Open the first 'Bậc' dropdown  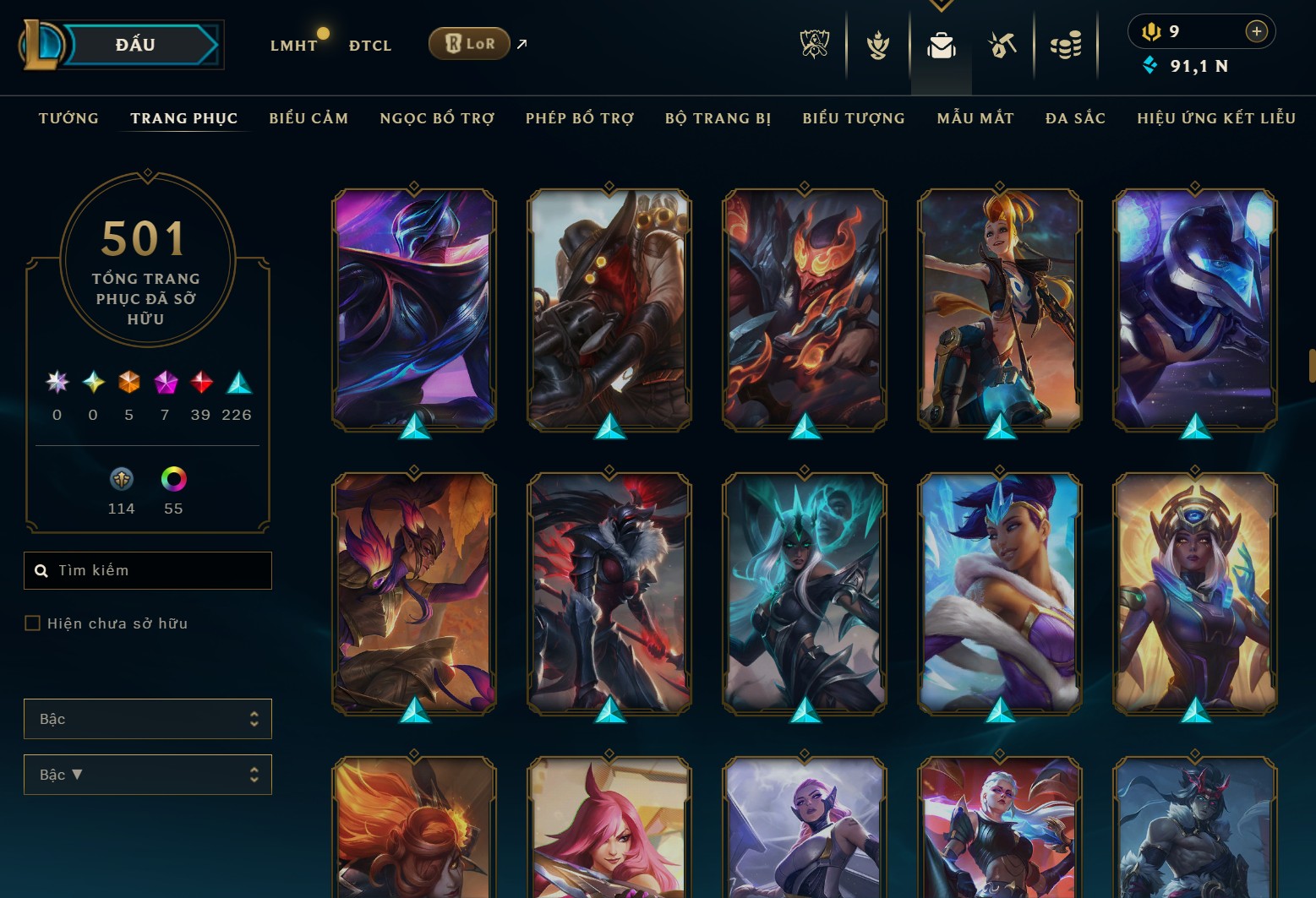[148, 718]
